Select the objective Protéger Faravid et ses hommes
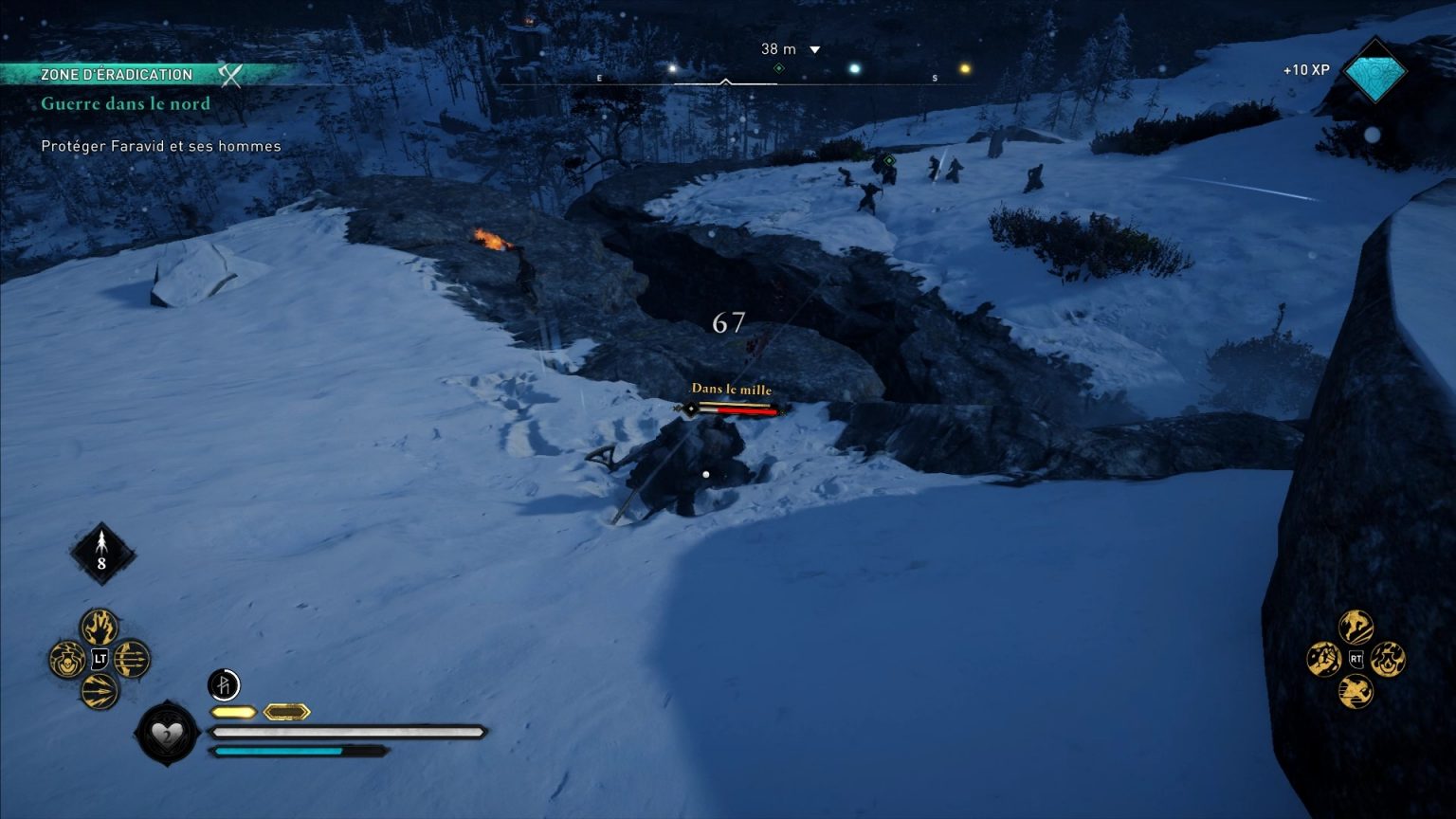The width and height of the screenshot is (1456, 819). (160, 146)
